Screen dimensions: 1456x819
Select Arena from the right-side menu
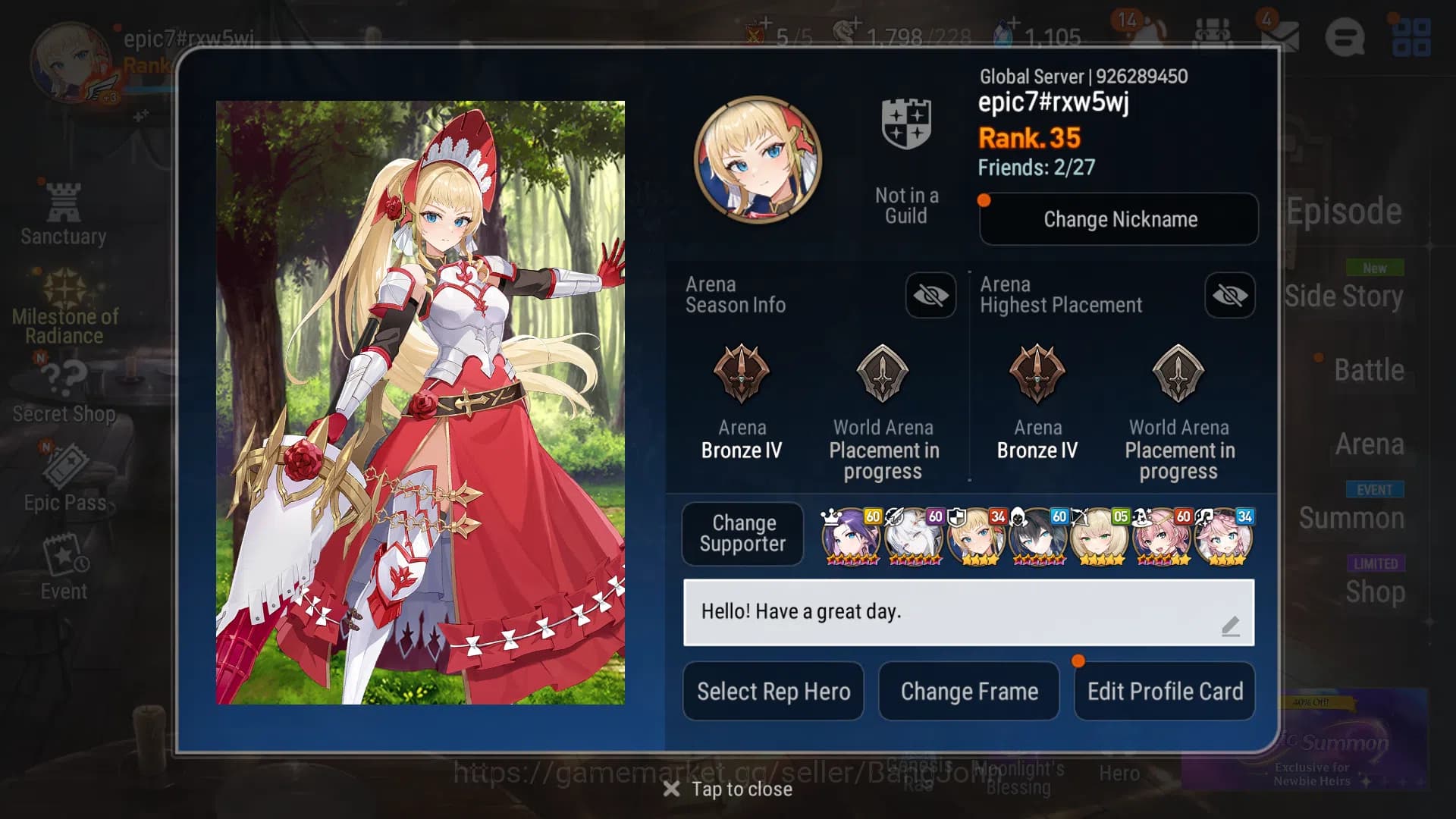click(x=1371, y=444)
